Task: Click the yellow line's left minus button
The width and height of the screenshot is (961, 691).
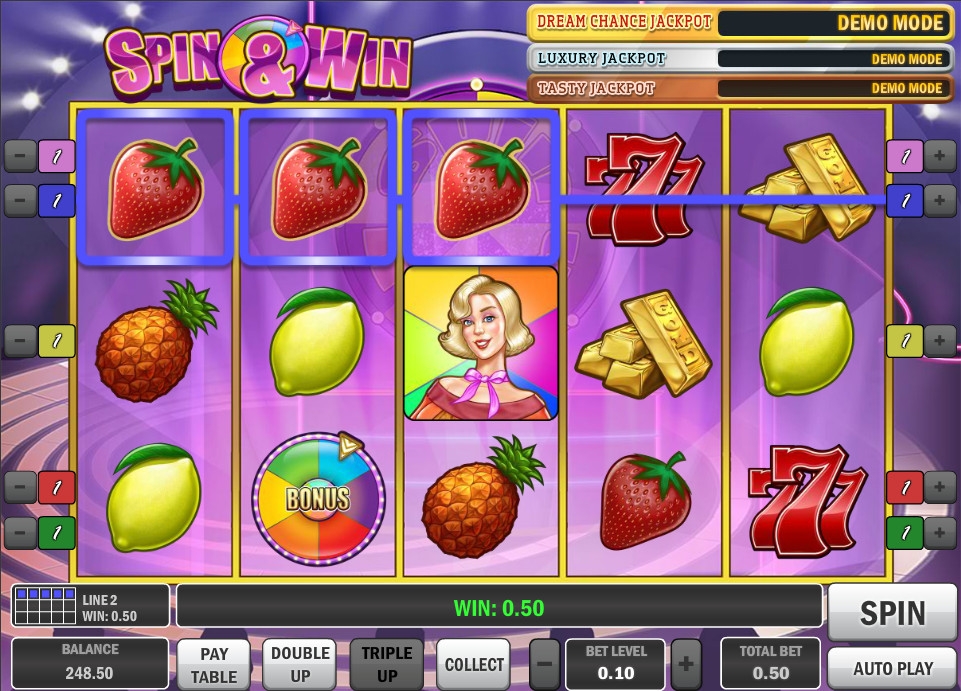Action: tap(20, 341)
